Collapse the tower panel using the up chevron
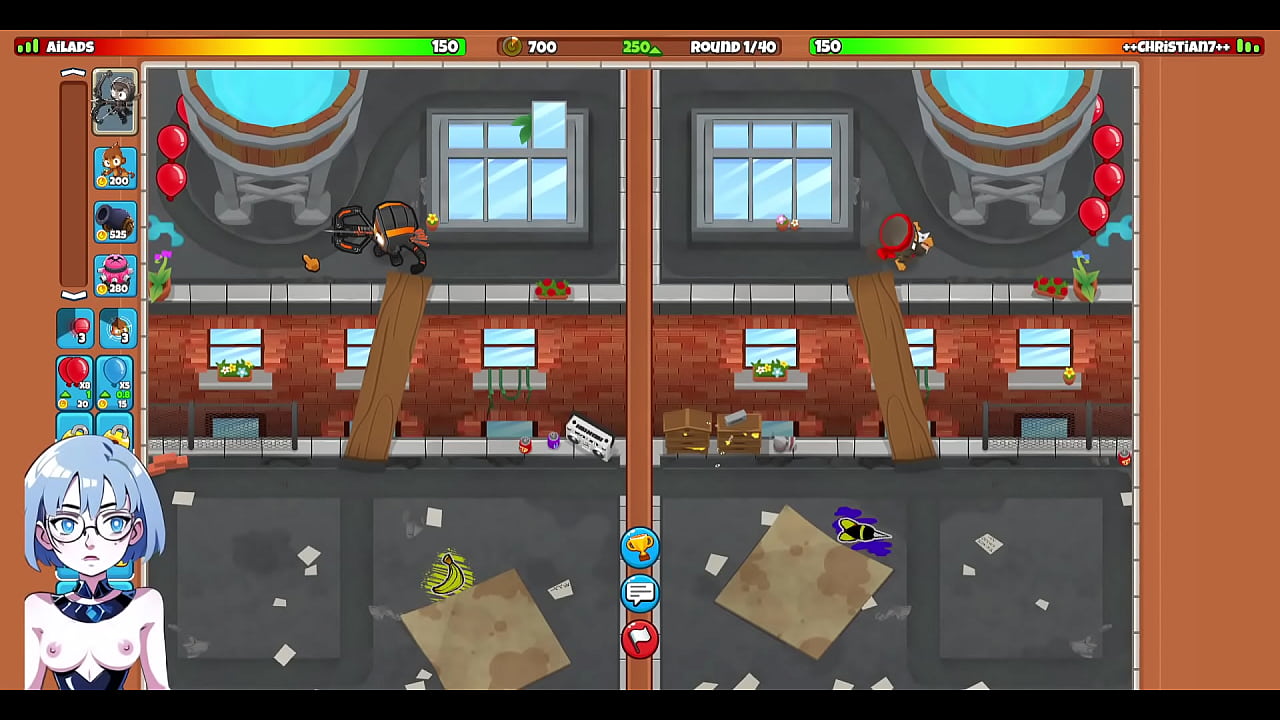1280x720 pixels. pyautogui.click(x=73, y=71)
